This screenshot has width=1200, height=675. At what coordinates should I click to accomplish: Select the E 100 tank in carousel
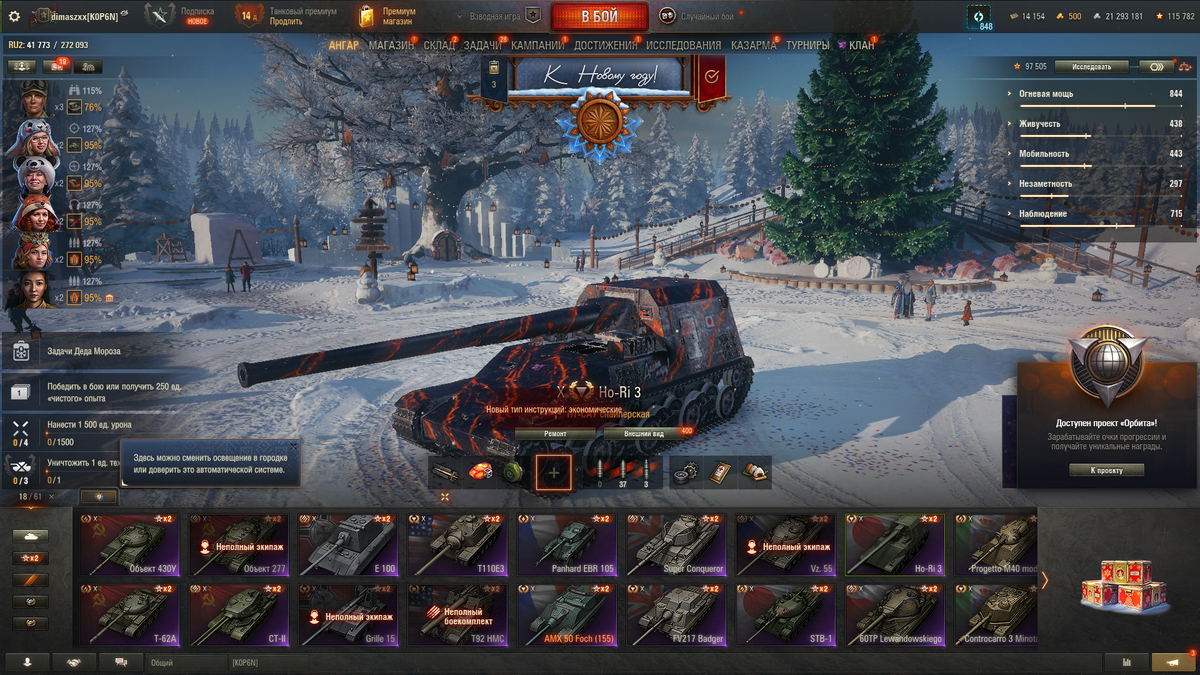click(345, 545)
